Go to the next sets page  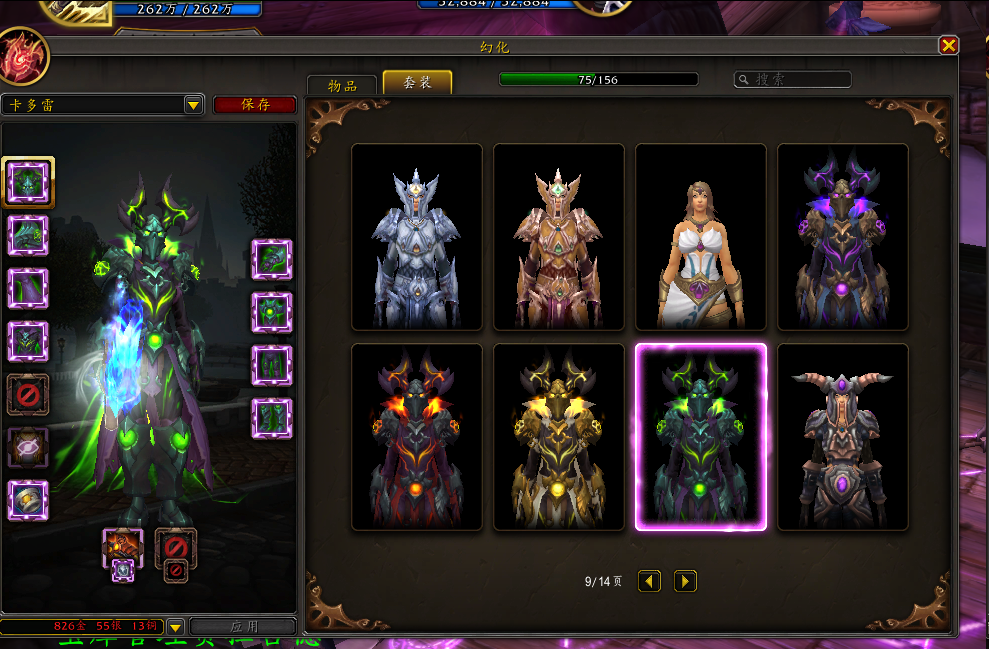(685, 581)
